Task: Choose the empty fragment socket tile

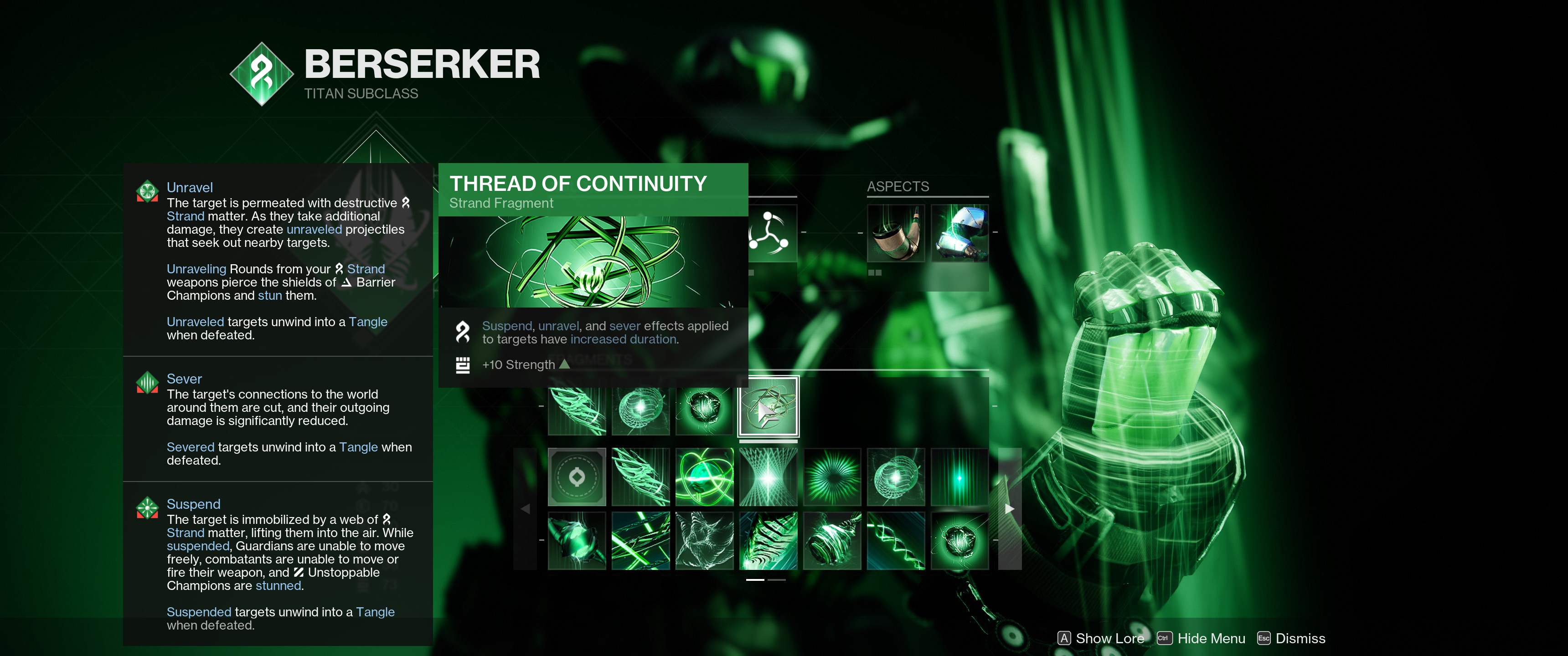Action: pos(577,477)
